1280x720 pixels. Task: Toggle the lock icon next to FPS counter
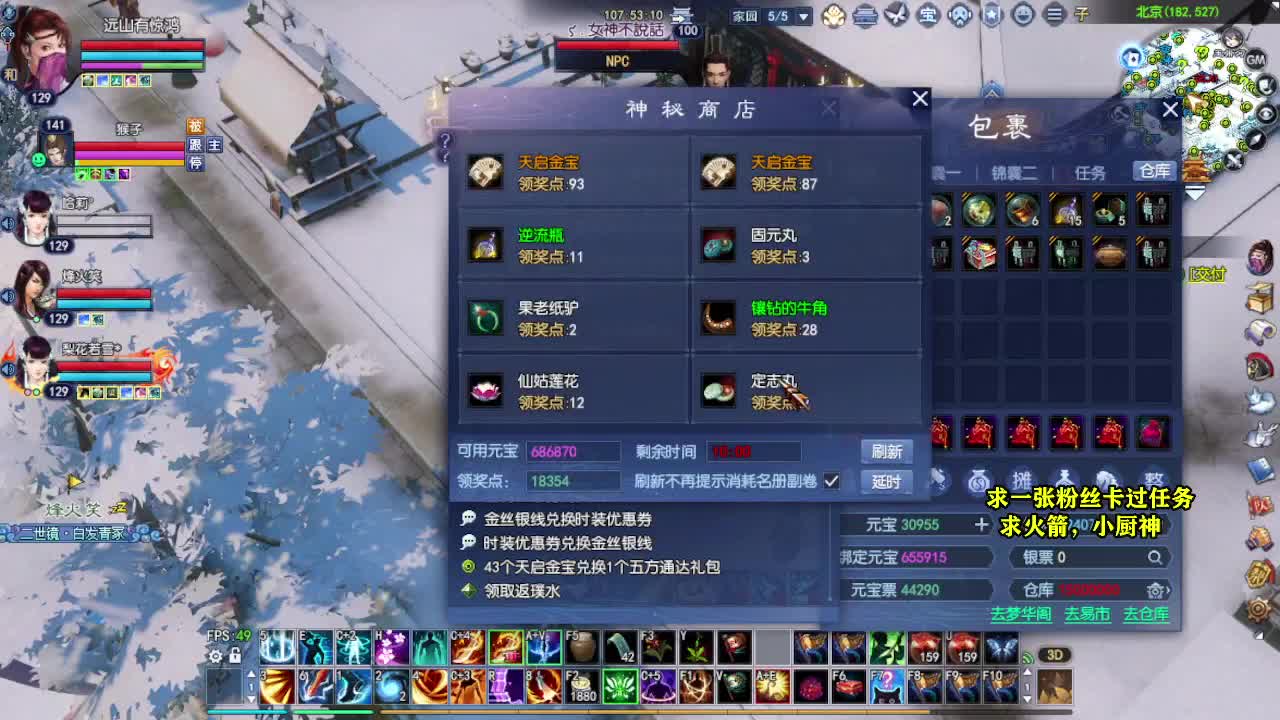pos(233,655)
